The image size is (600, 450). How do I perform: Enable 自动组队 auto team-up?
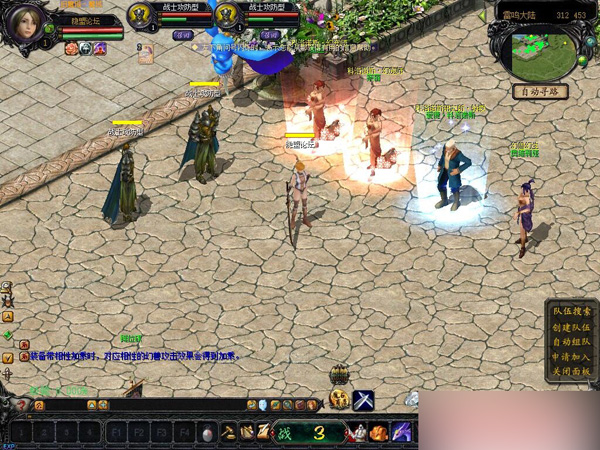pos(572,341)
